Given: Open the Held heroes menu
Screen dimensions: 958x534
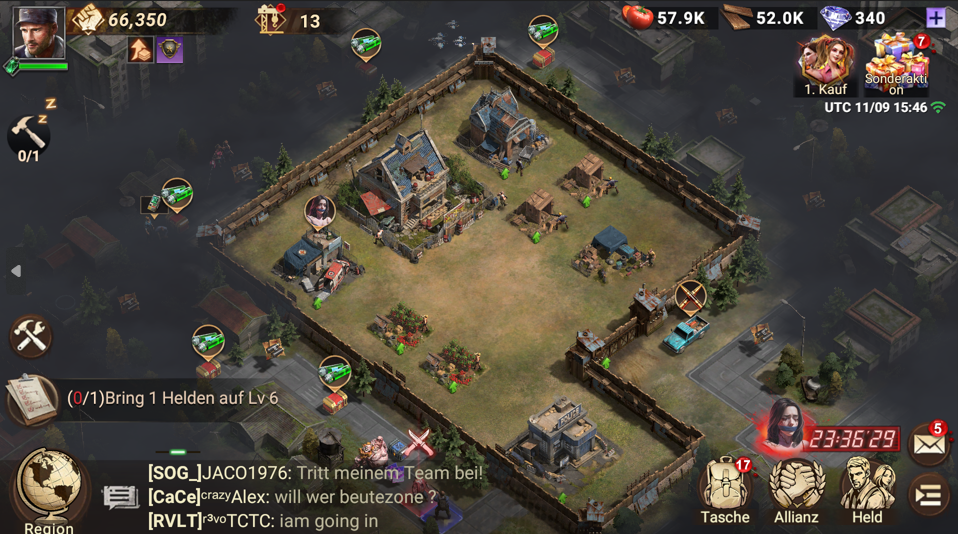Looking at the screenshot, I should pos(867,490).
